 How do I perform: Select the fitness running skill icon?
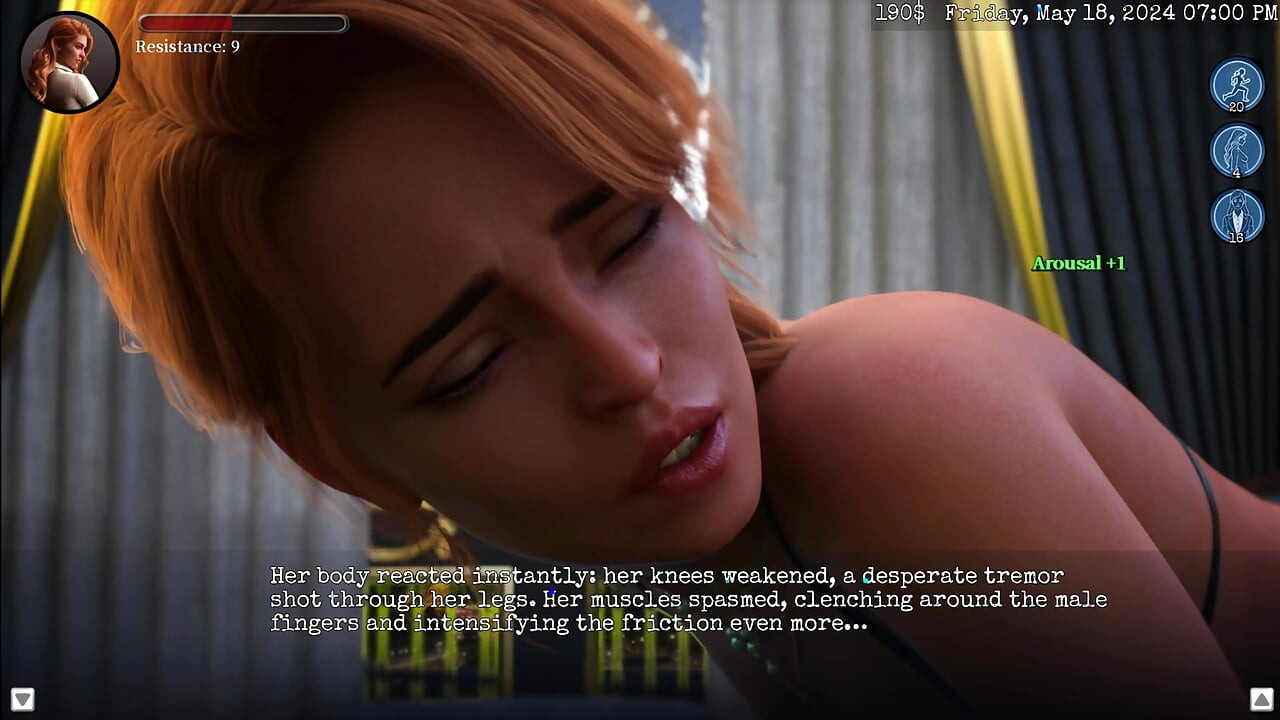(1237, 84)
